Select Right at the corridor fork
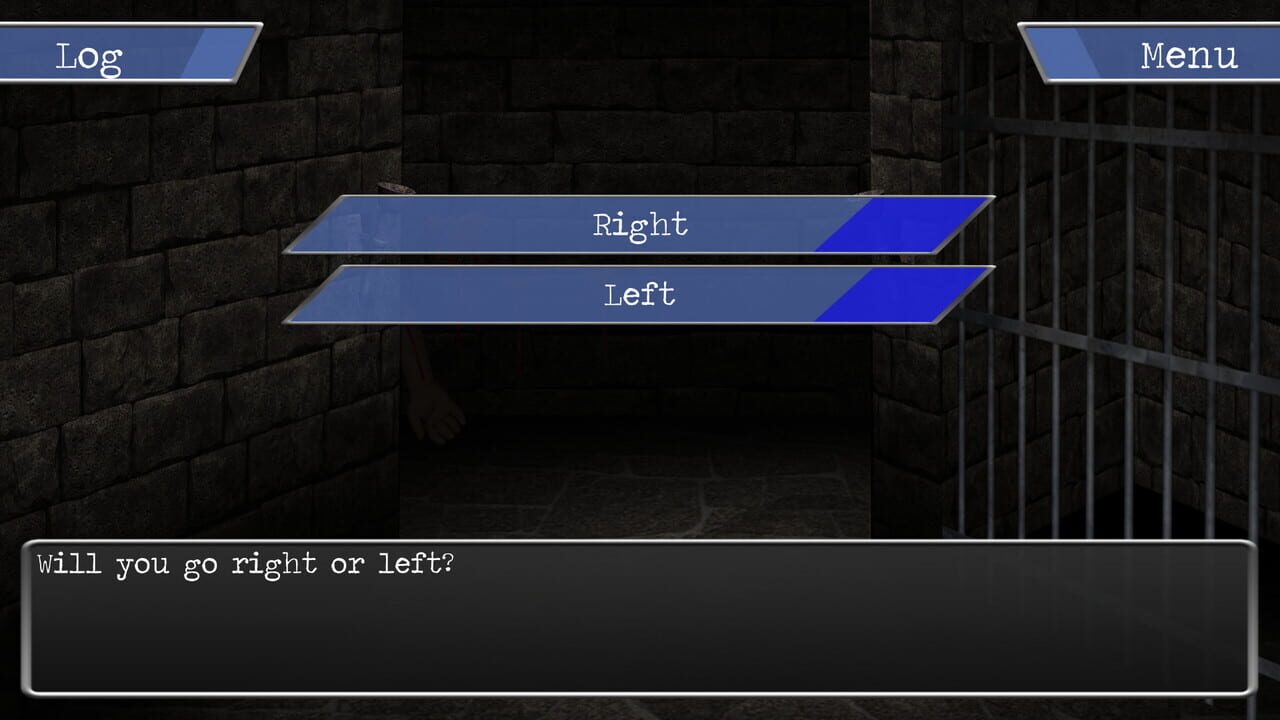The height and width of the screenshot is (720, 1280). tap(640, 225)
